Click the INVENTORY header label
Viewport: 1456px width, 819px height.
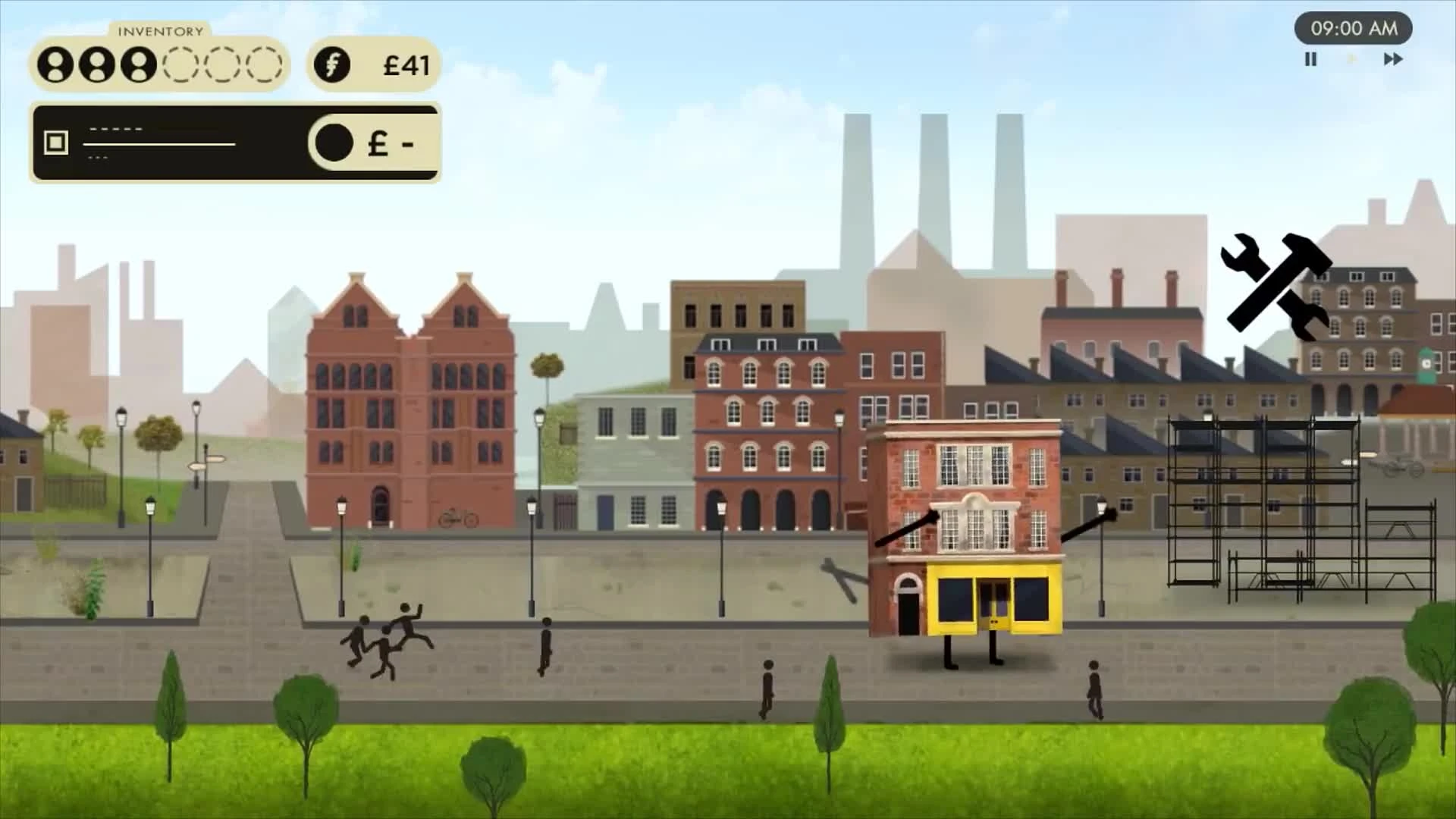click(x=159, y=32)
